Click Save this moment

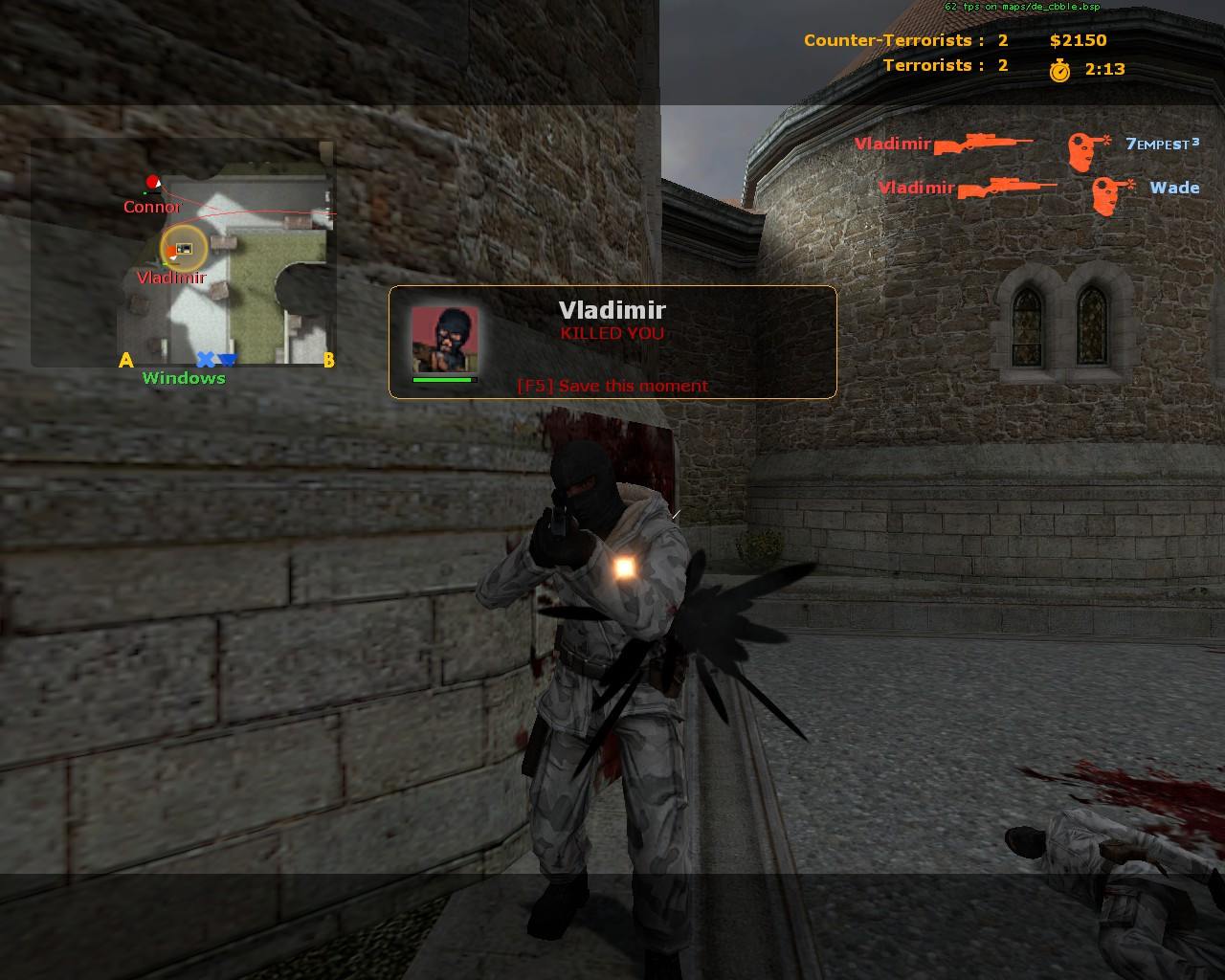coord(612,386)
